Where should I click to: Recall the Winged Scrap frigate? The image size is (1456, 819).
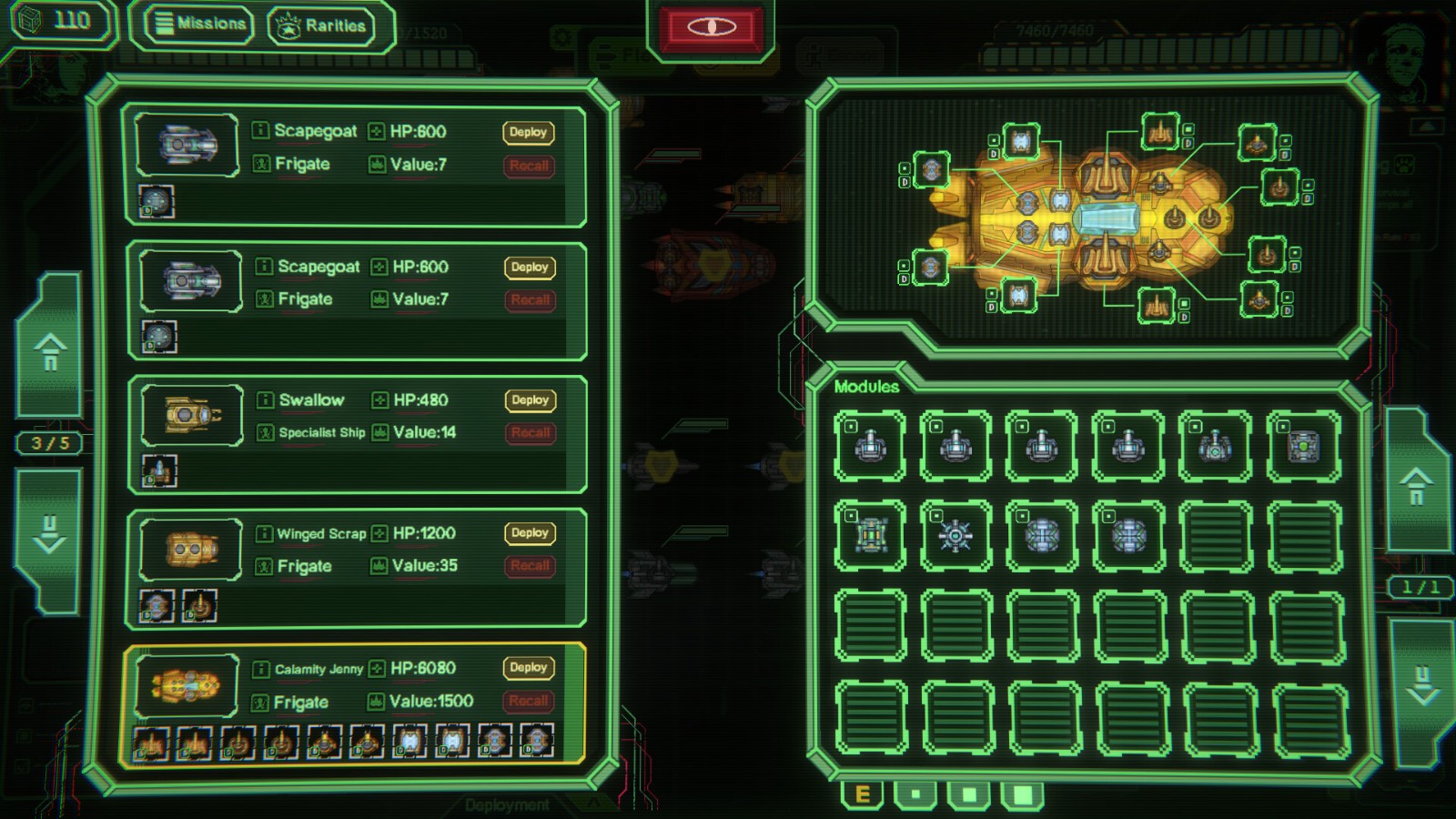coord(530,566)
